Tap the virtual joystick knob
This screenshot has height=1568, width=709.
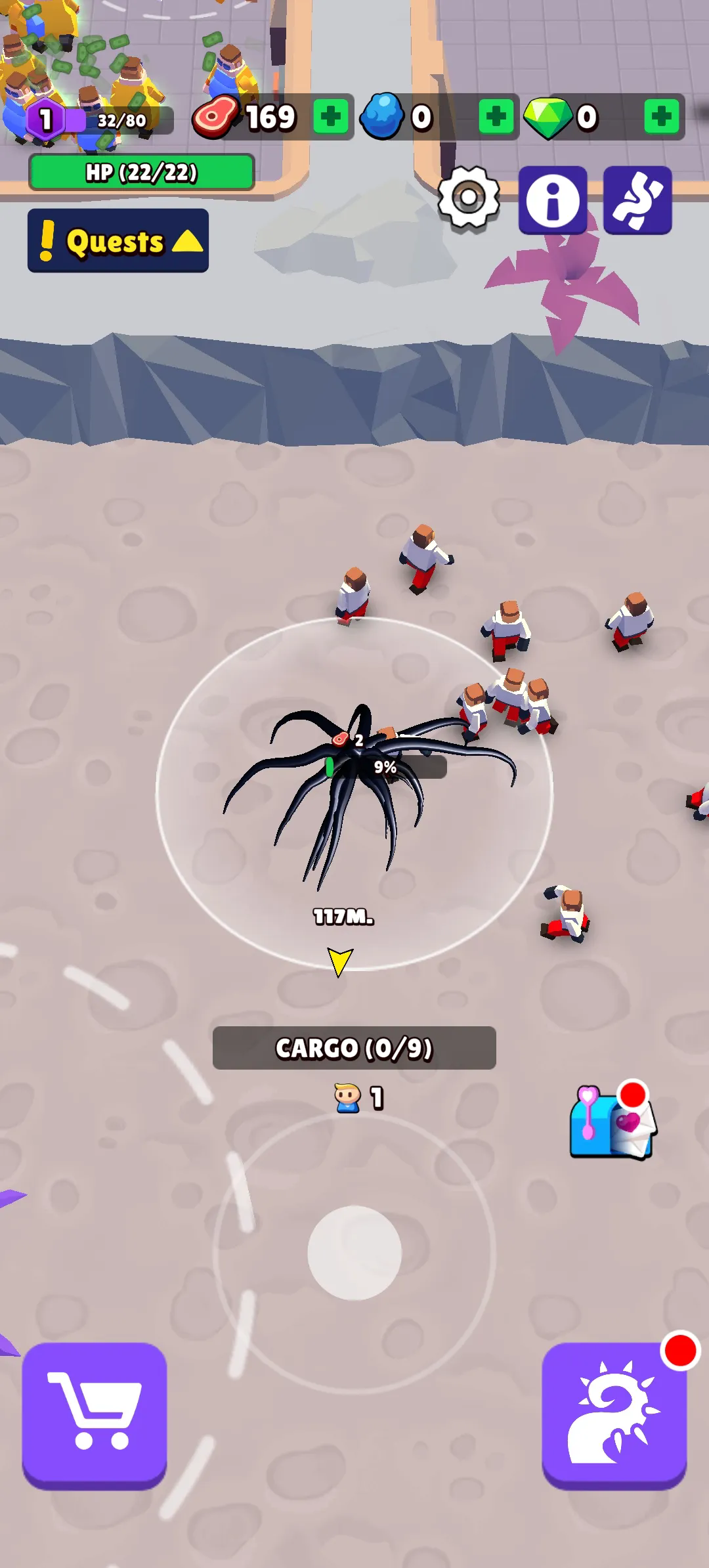point(354,1252)
